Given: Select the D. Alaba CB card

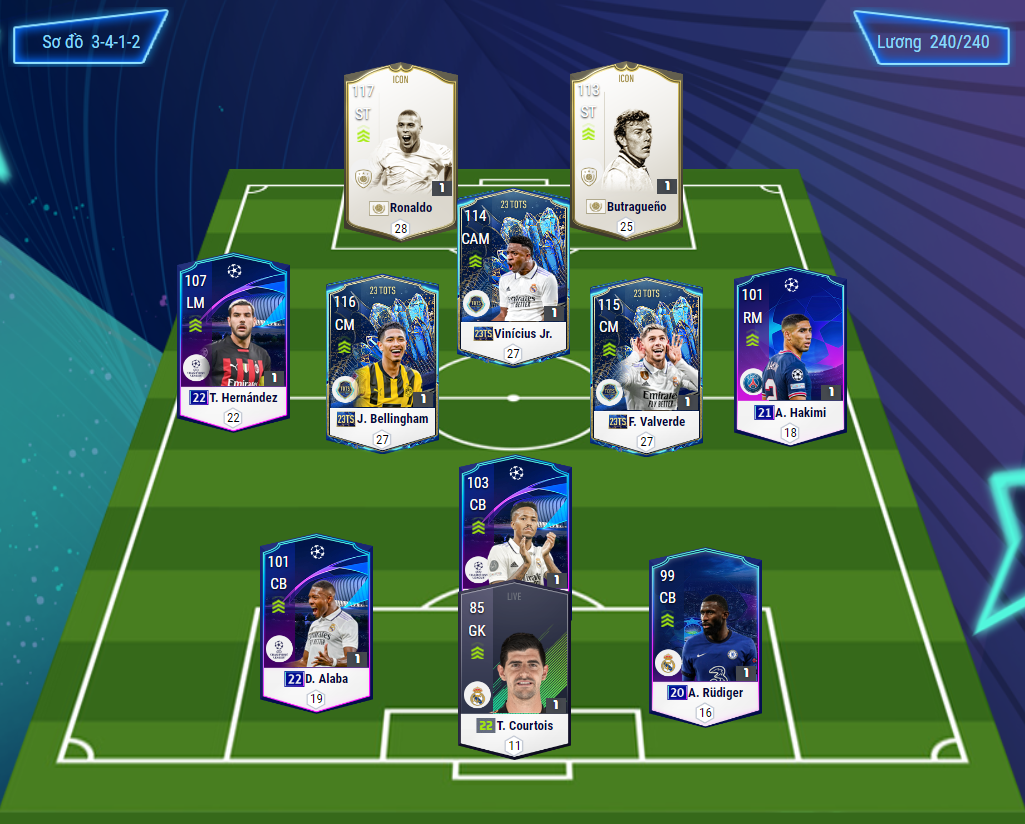Looking at the screenshot, I should [316, 620].
